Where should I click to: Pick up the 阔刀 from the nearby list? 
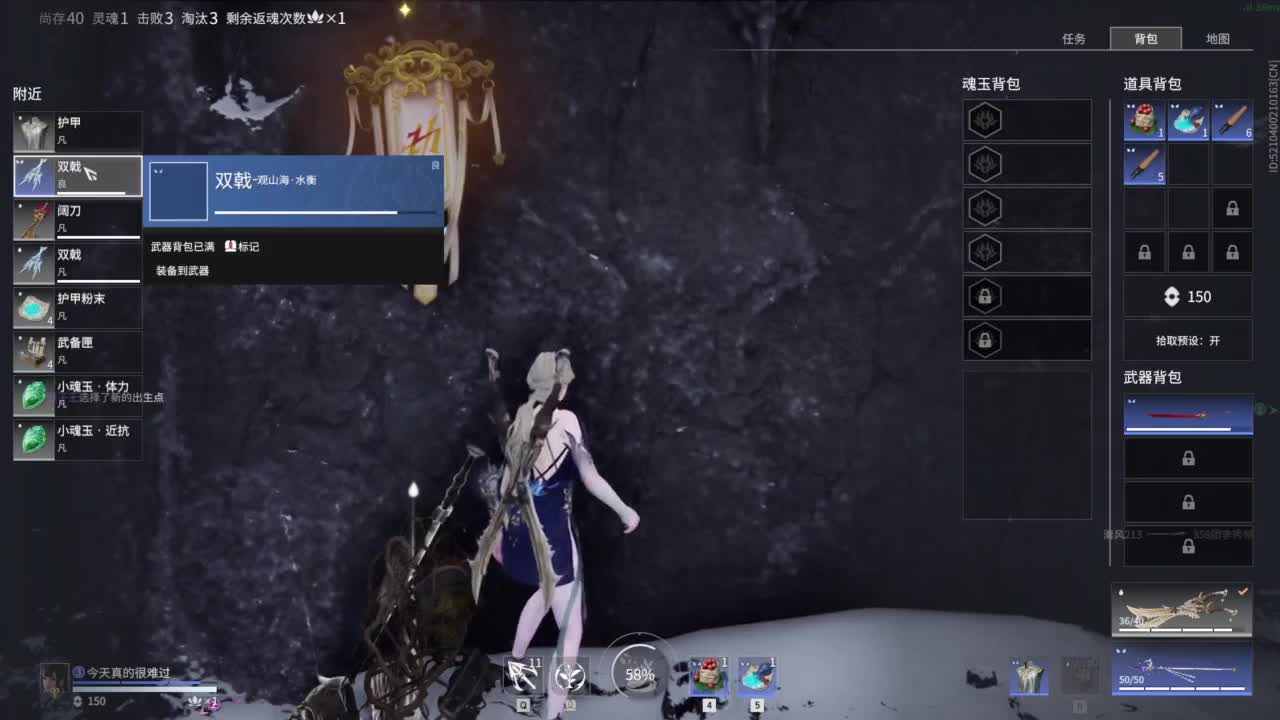(77, 218)
